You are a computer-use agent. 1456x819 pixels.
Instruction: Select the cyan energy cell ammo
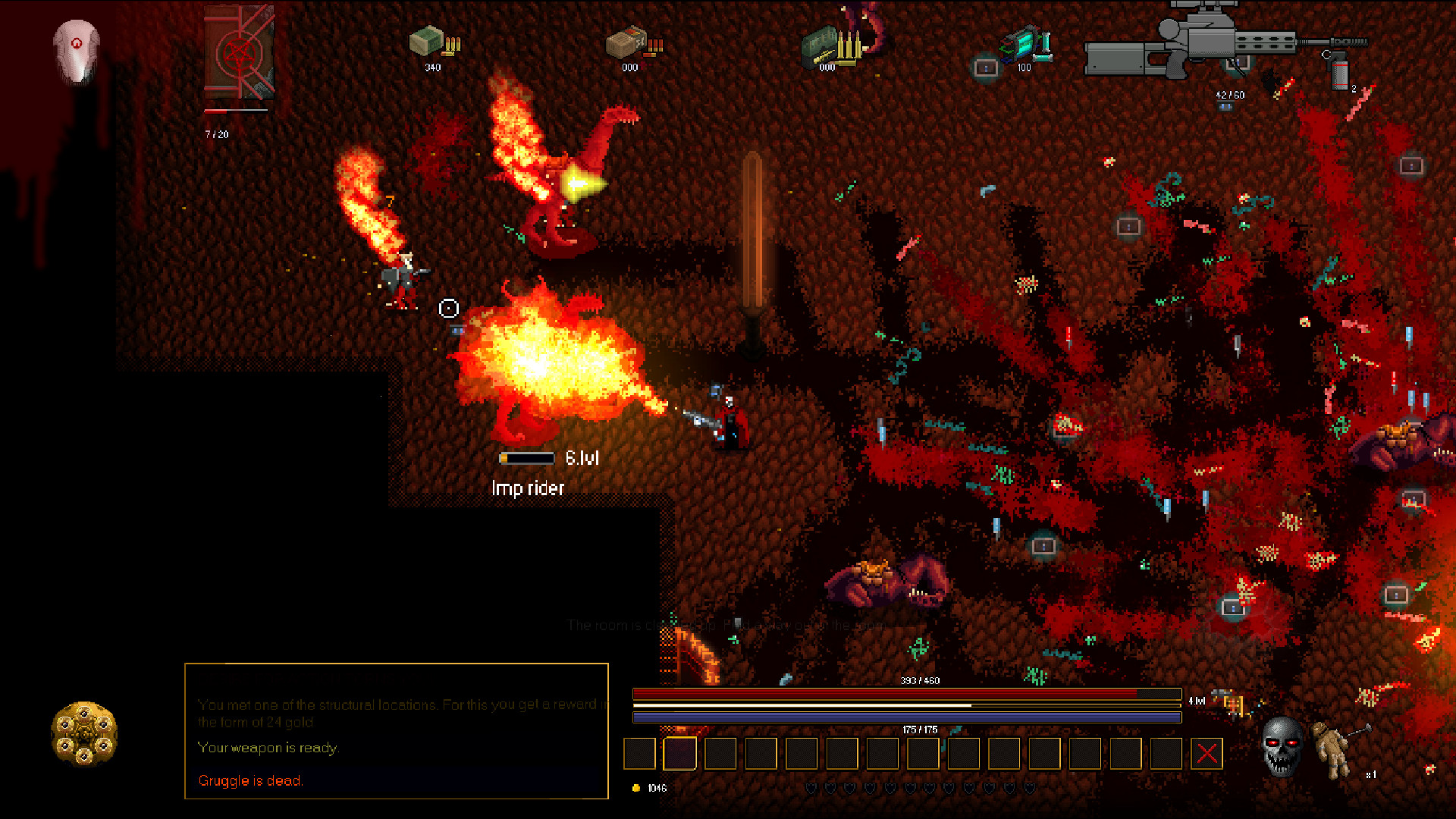[1025, 43]
